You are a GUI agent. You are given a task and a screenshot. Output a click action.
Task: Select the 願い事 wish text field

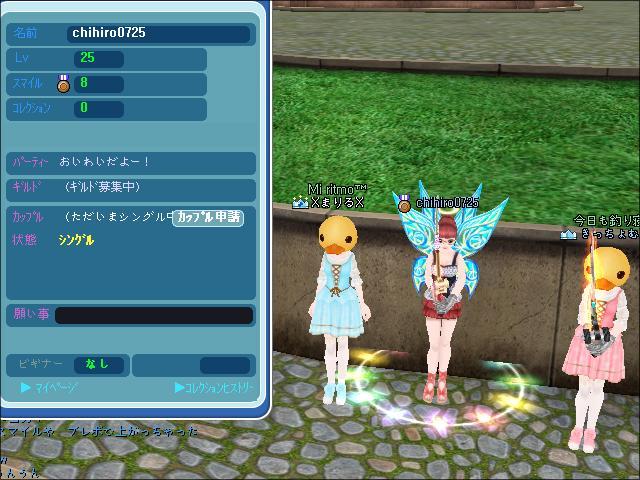(x=154, y=316)
